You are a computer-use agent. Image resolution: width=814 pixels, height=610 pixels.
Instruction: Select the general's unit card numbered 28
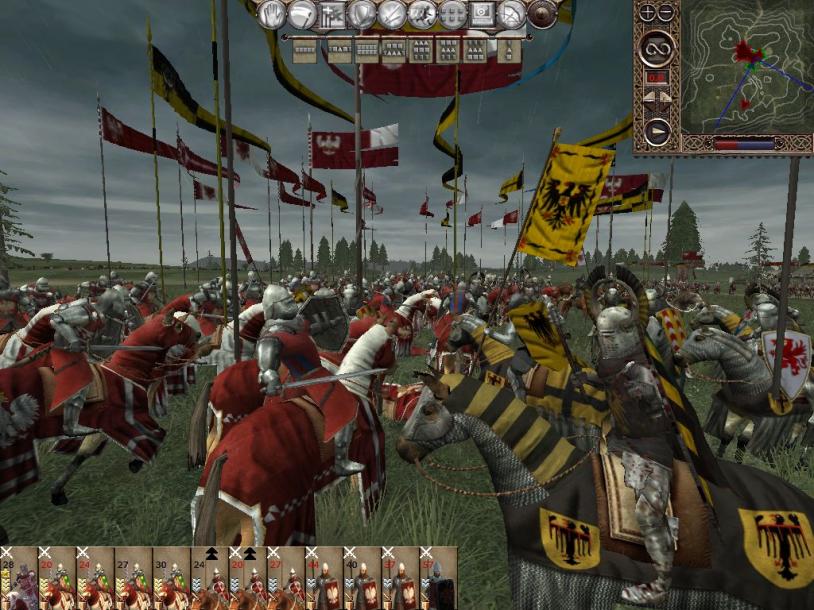[19, 580]
